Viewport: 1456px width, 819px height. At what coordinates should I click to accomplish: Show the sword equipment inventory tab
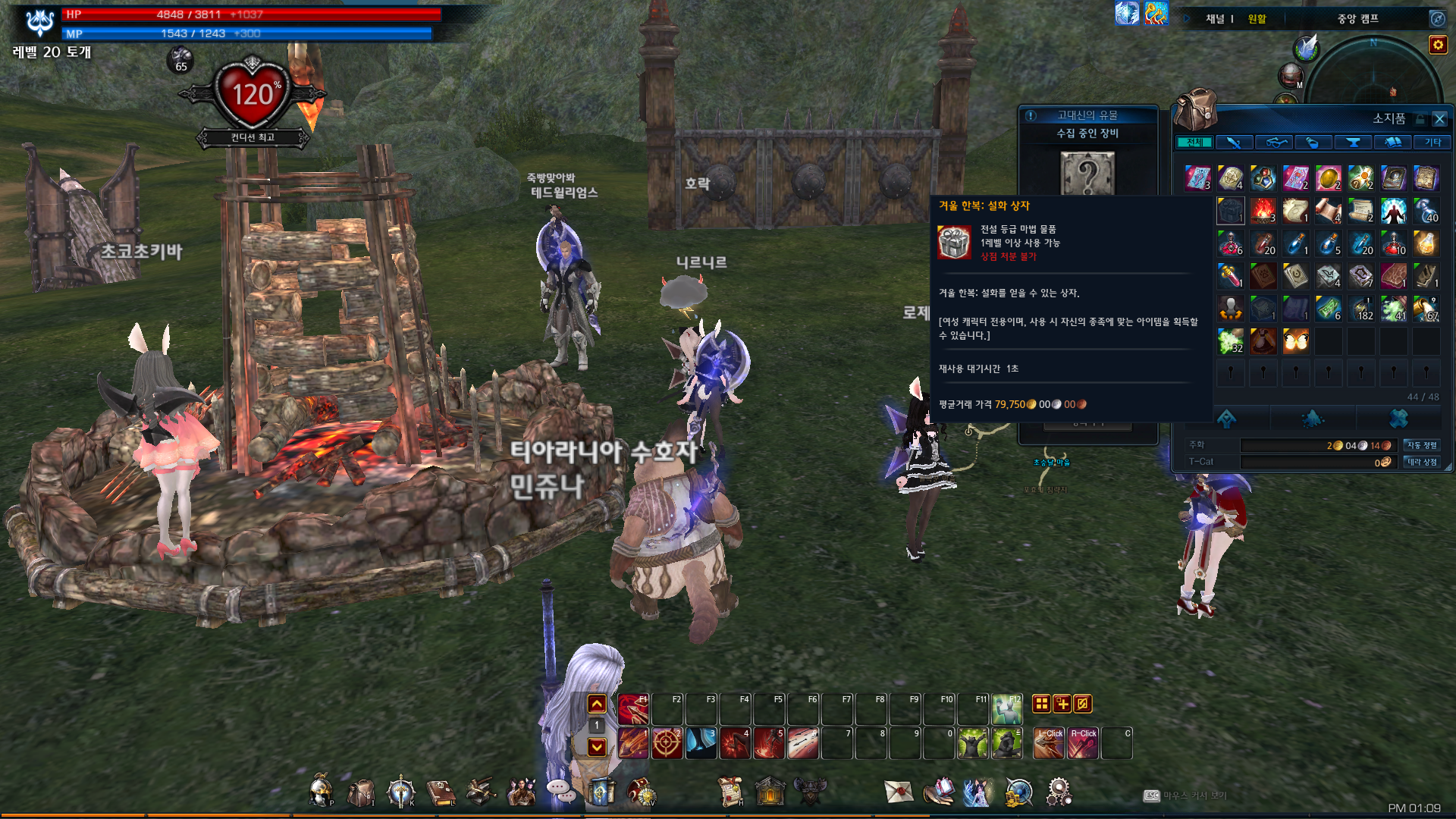[1234, 143]
